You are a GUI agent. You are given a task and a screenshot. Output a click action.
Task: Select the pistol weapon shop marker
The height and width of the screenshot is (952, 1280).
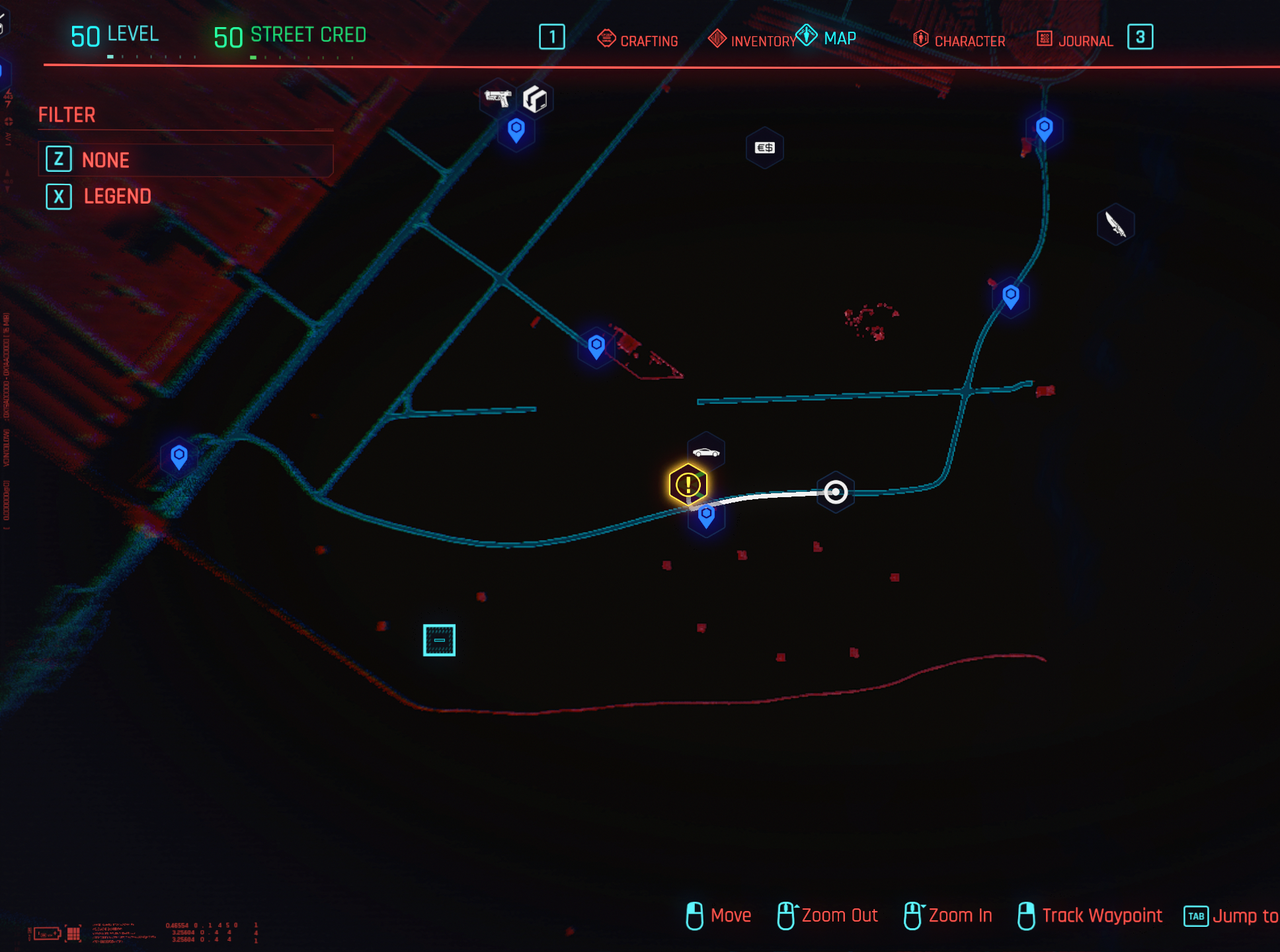point(497,97)
